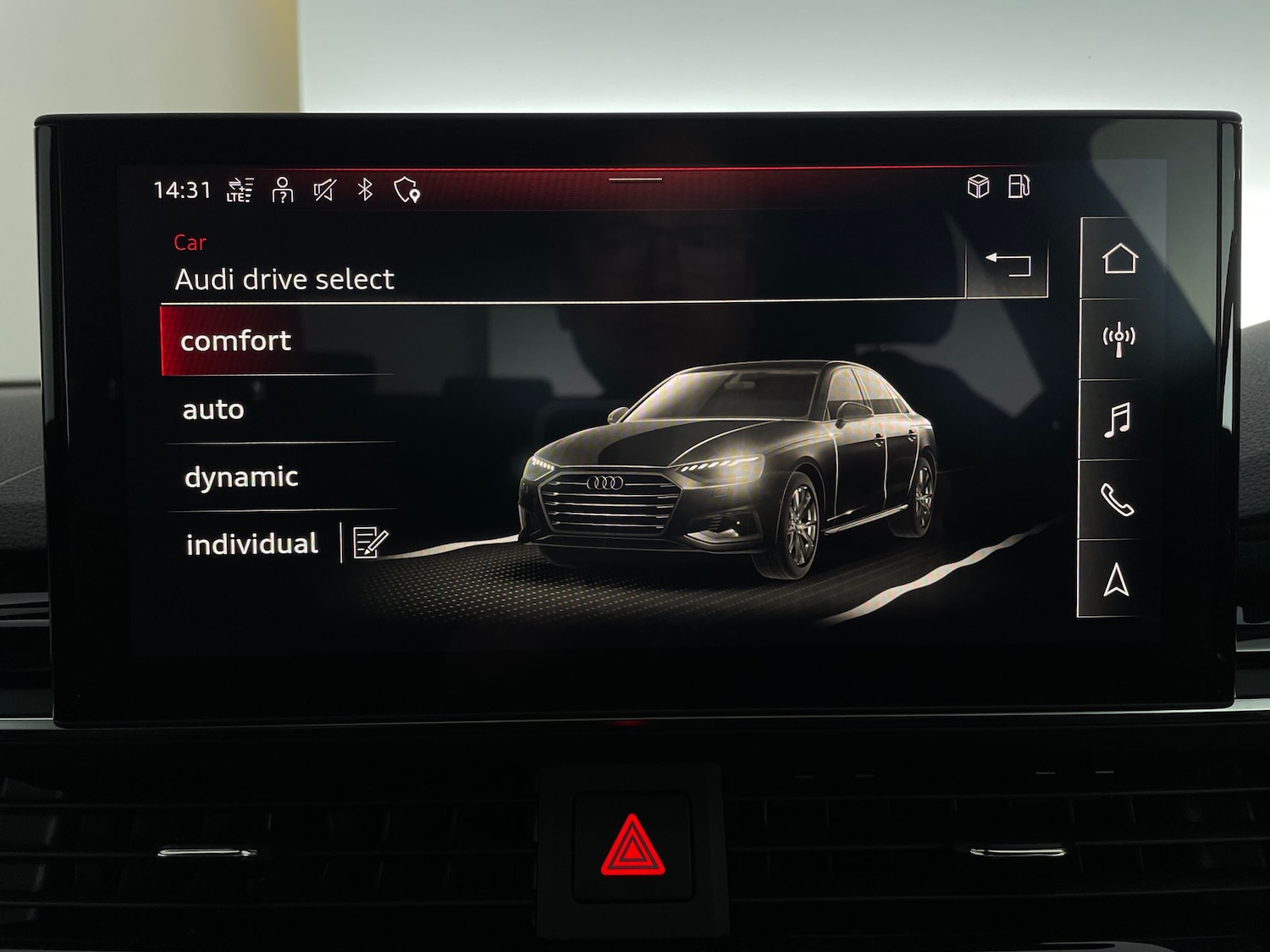Viewport: 1270px width, 952px height.
Task: Go back using the return arrow
Action: (1009, 262)
